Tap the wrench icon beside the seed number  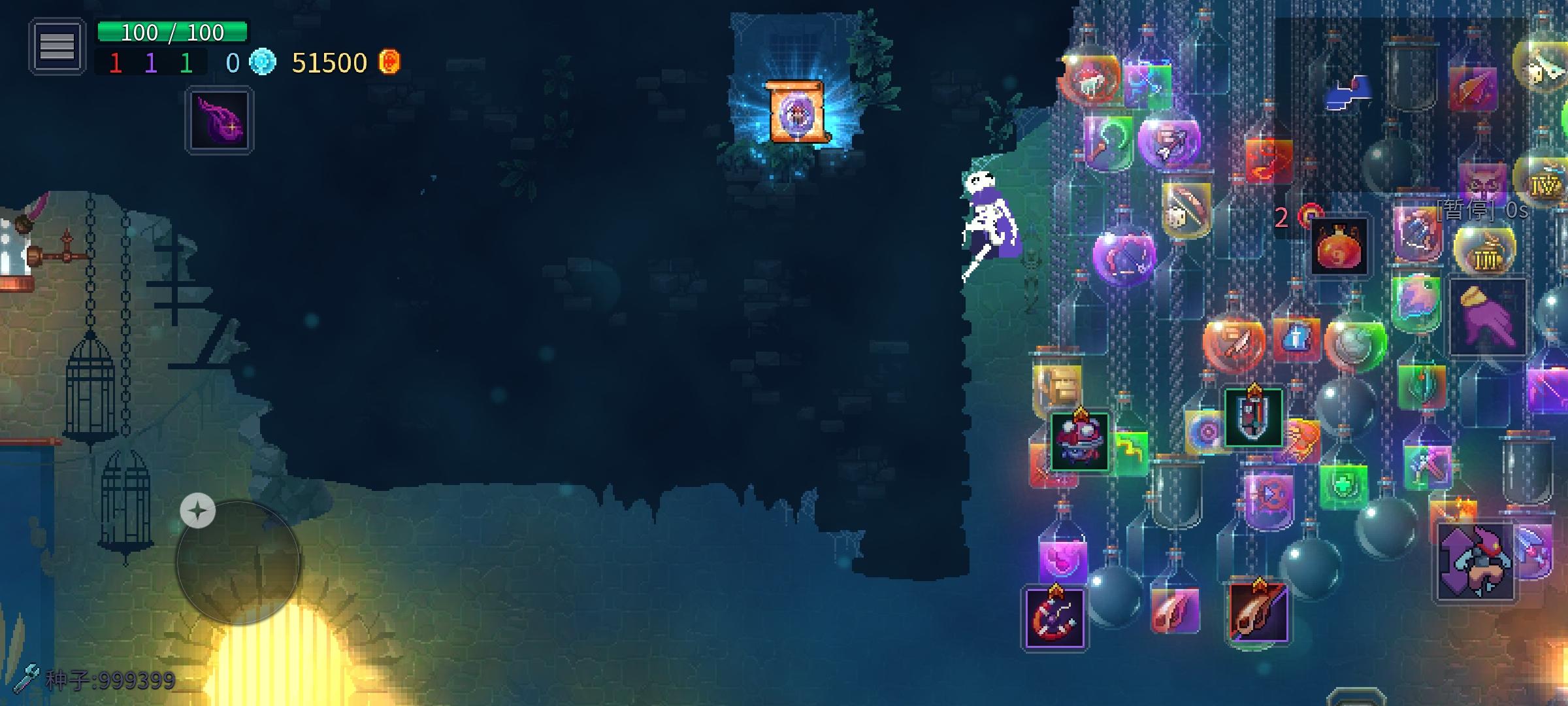coord(26,680)
